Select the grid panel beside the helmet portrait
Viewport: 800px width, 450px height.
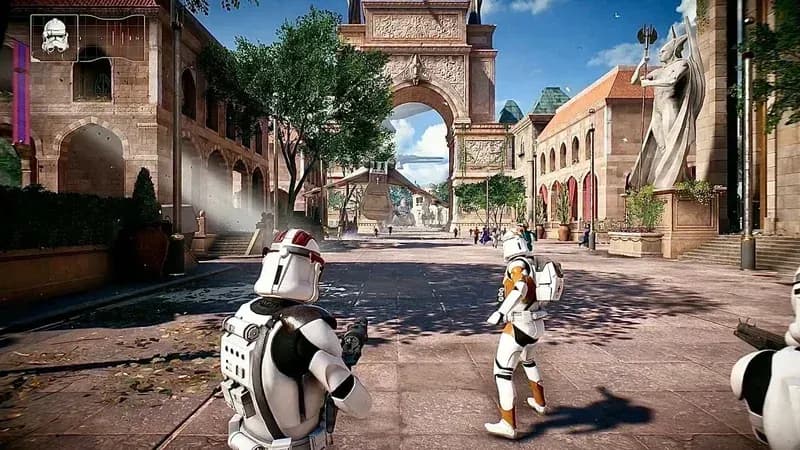pyautogui.click(x=112, y=38)
